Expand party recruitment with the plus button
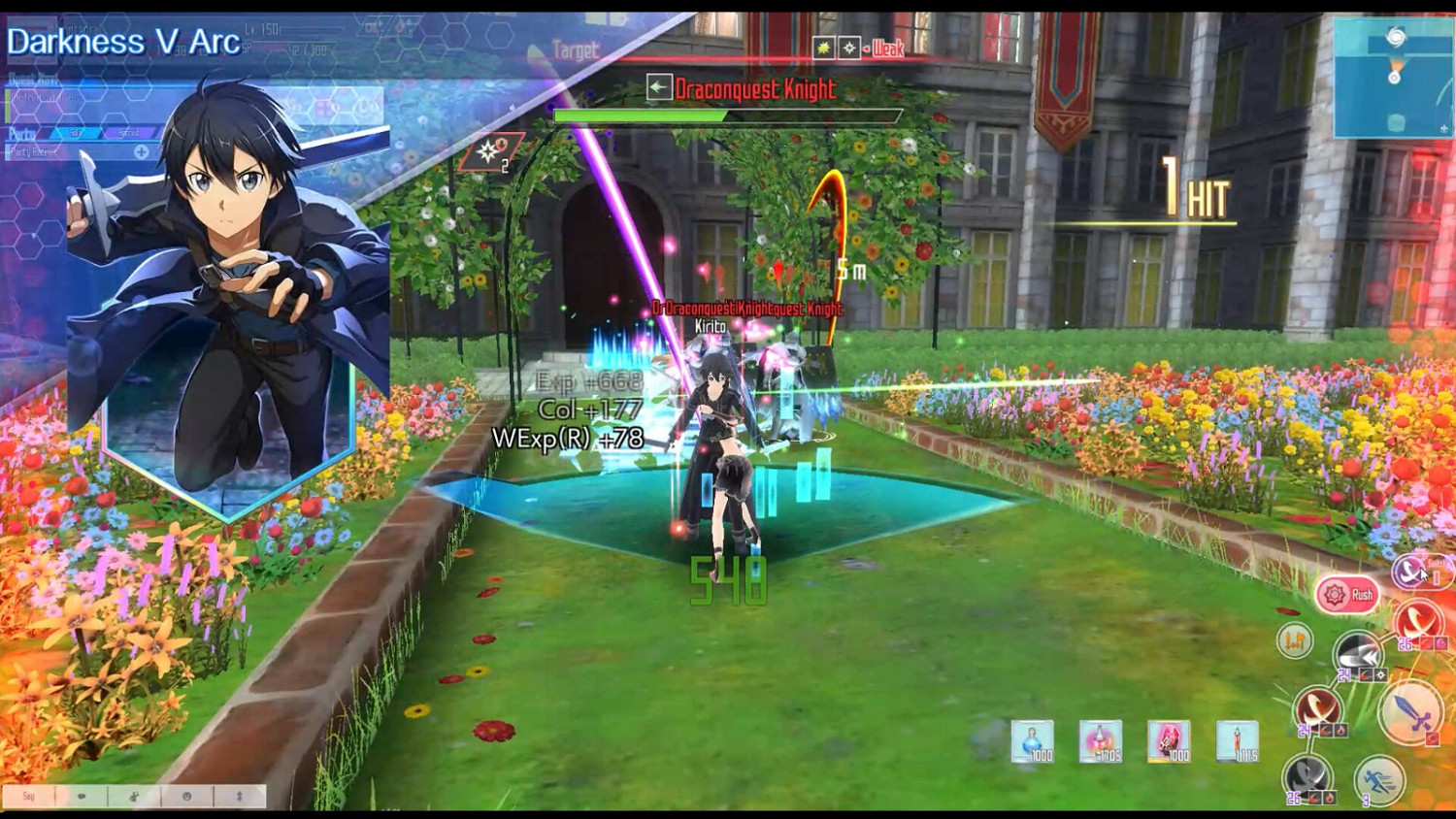The width and height of the screenshot is (1456, 819). (142, 152)
